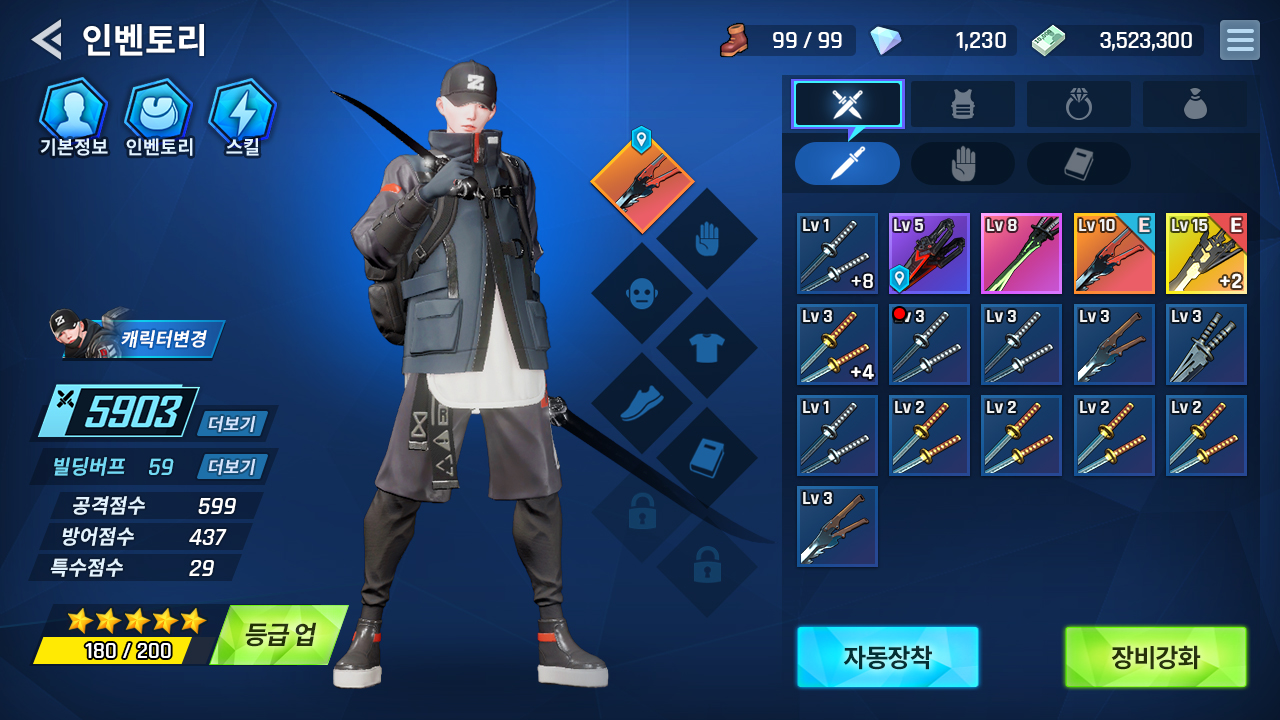Select the pink Lv 8 green sword
The image size is (1280, 720).
click(1021, 253)
